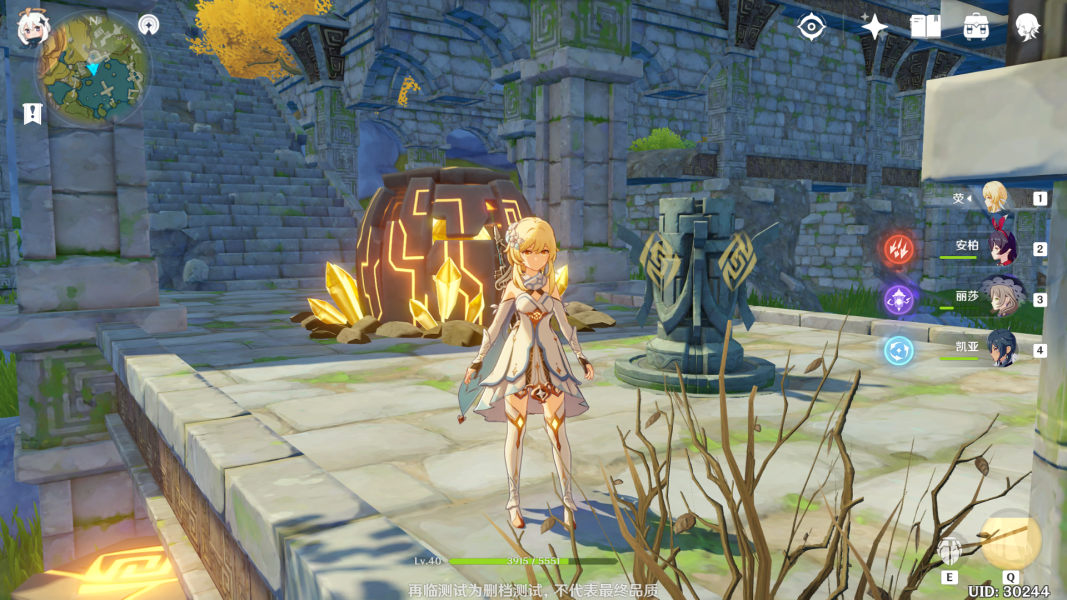Switch to party member 安柏
The image size is (1067, 600).
coord(1000,247)
